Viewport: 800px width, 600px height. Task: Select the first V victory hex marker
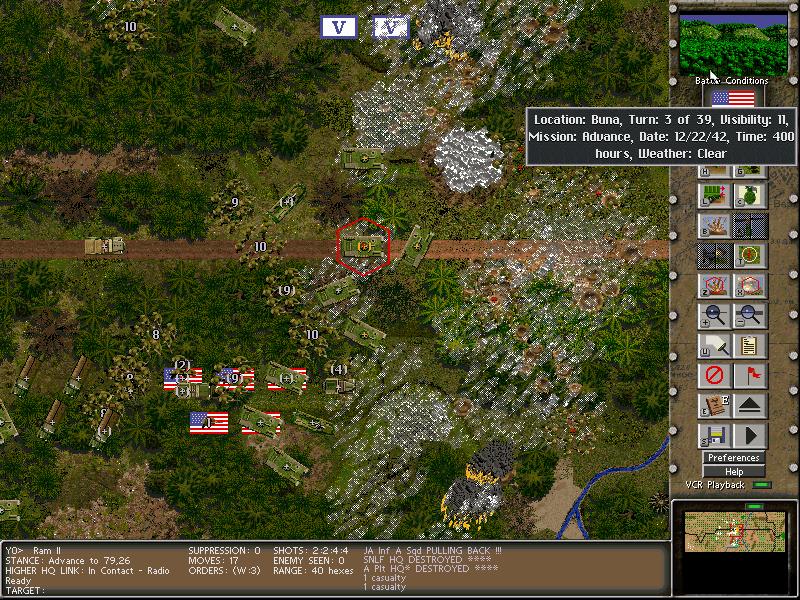pyautogui.click(x=338, y=27)
